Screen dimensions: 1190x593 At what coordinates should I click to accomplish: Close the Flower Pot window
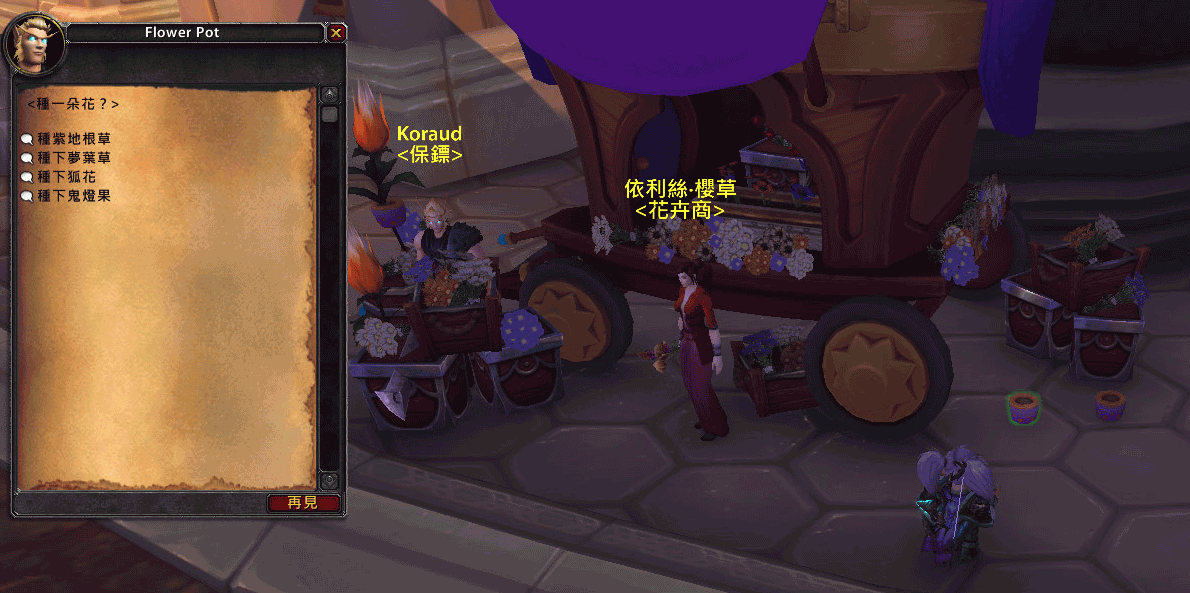(336, 33)
